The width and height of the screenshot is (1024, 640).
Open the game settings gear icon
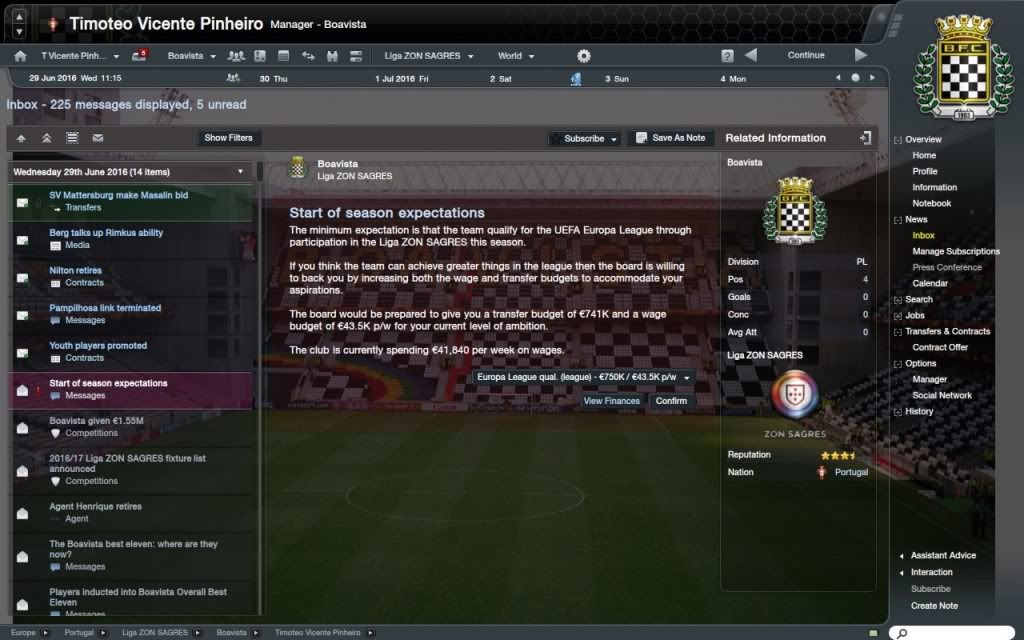pyautogui.click(x=584, y=56)
